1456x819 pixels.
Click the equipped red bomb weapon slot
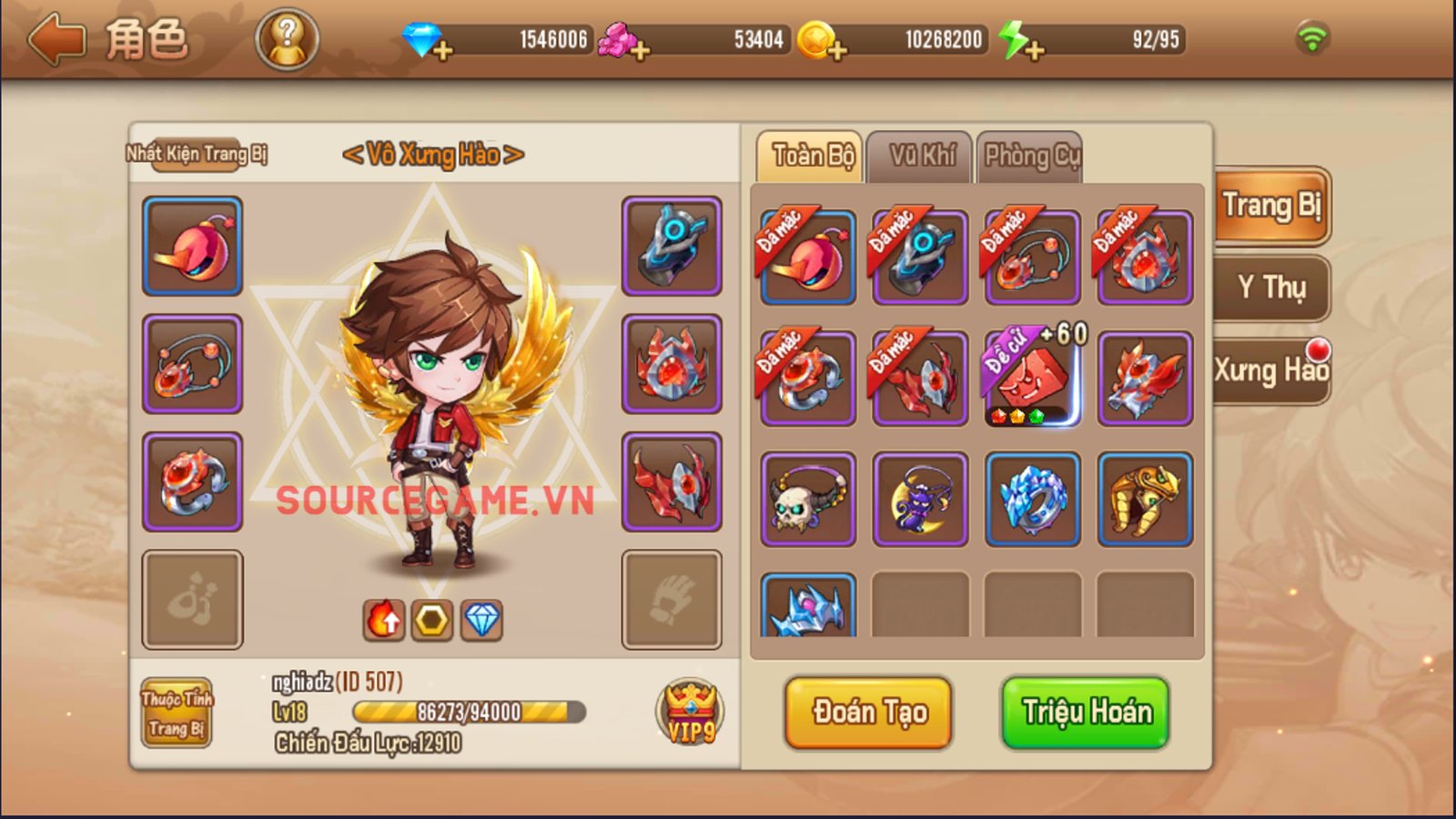193,247
